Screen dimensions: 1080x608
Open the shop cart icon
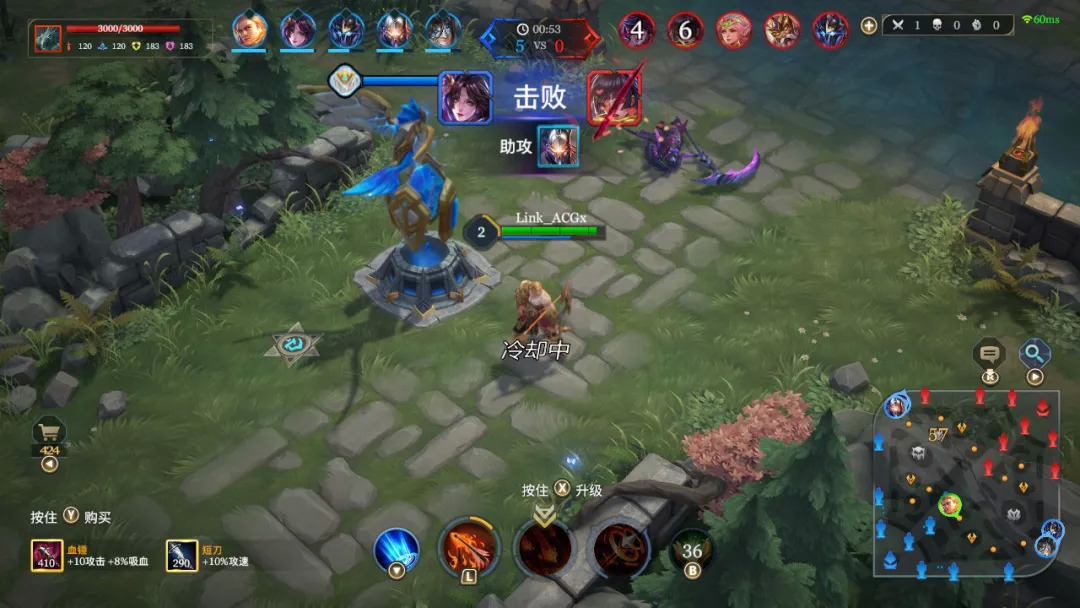pyautogui.click(x=49, y=432)
